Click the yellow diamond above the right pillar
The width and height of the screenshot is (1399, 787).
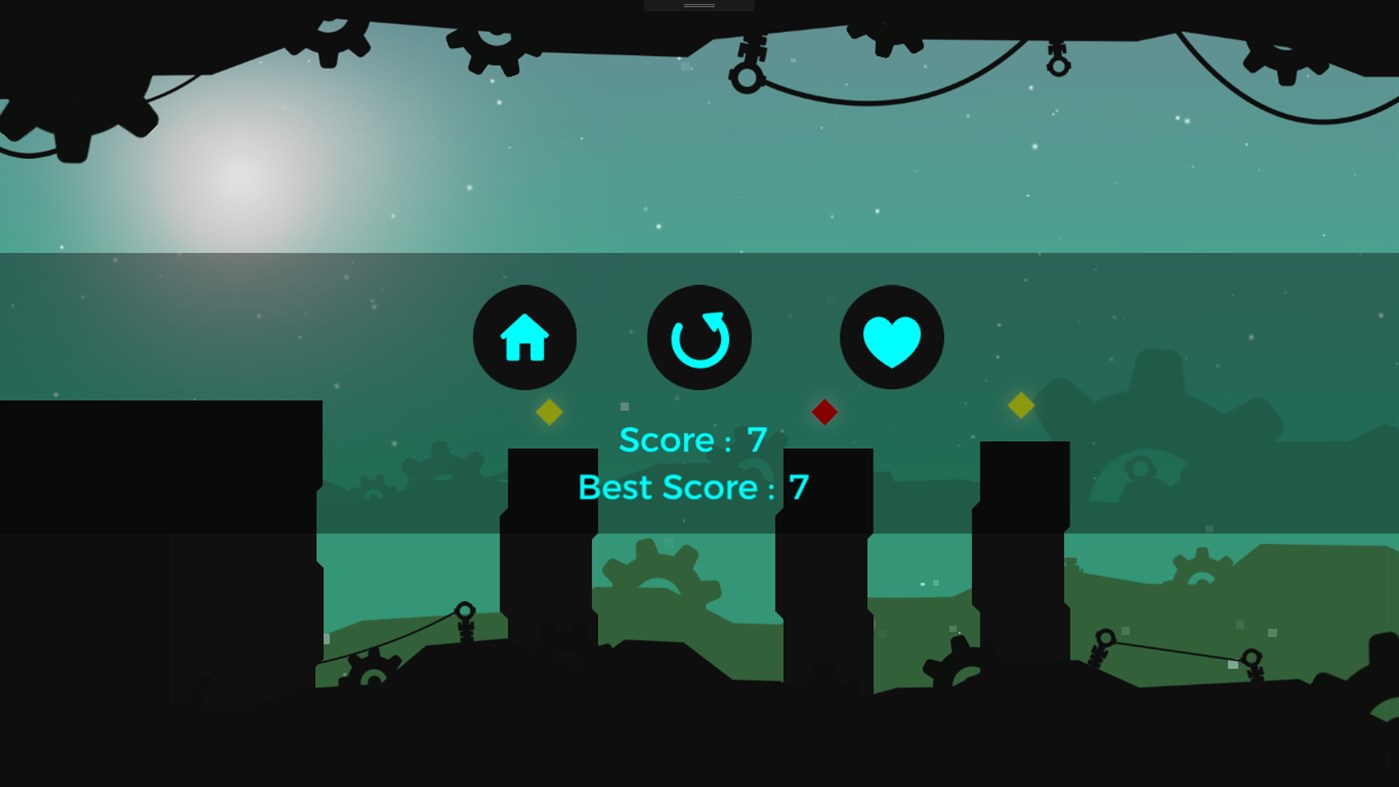1020,405
